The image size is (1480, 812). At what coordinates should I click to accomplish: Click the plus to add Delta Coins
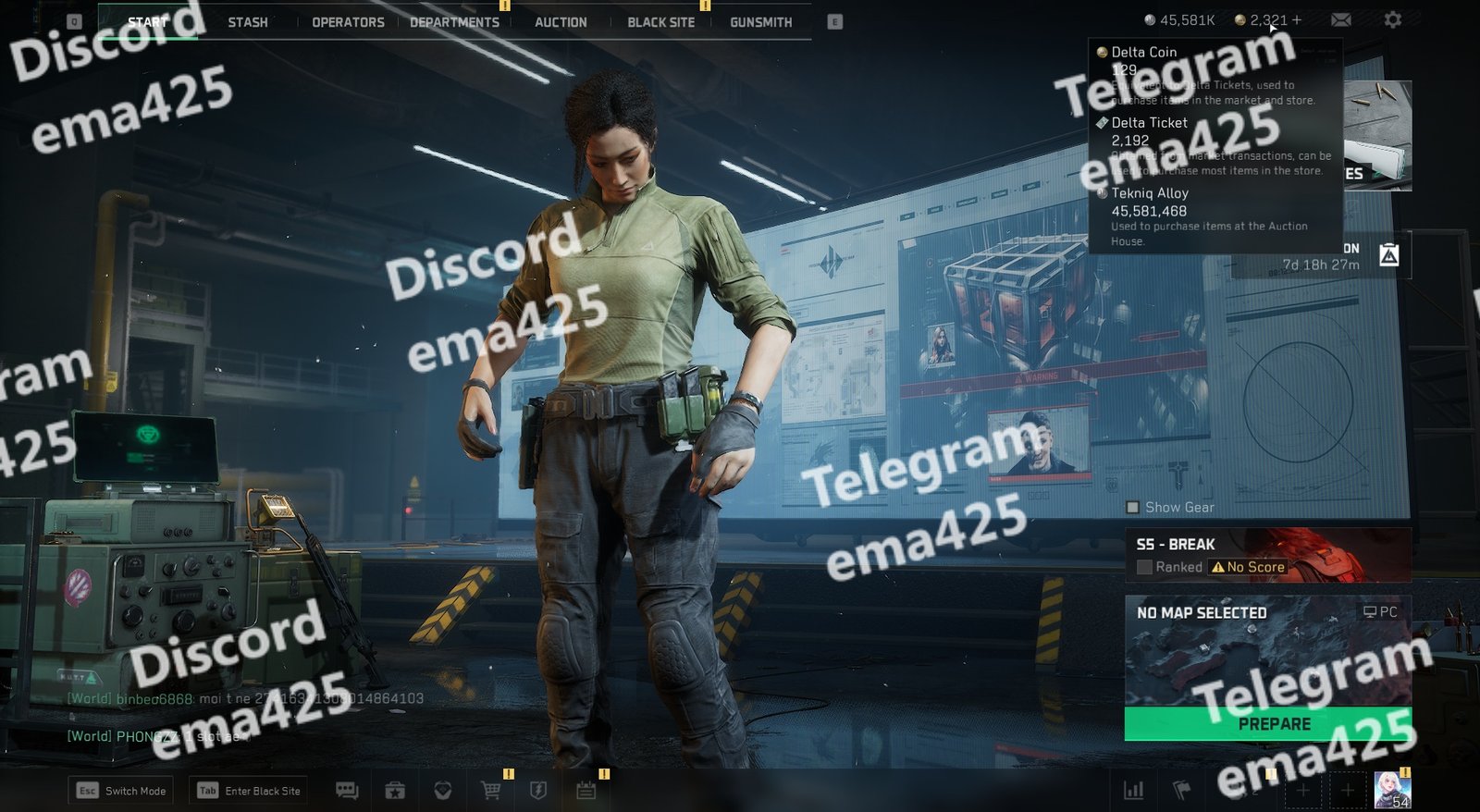[1297, 19]
